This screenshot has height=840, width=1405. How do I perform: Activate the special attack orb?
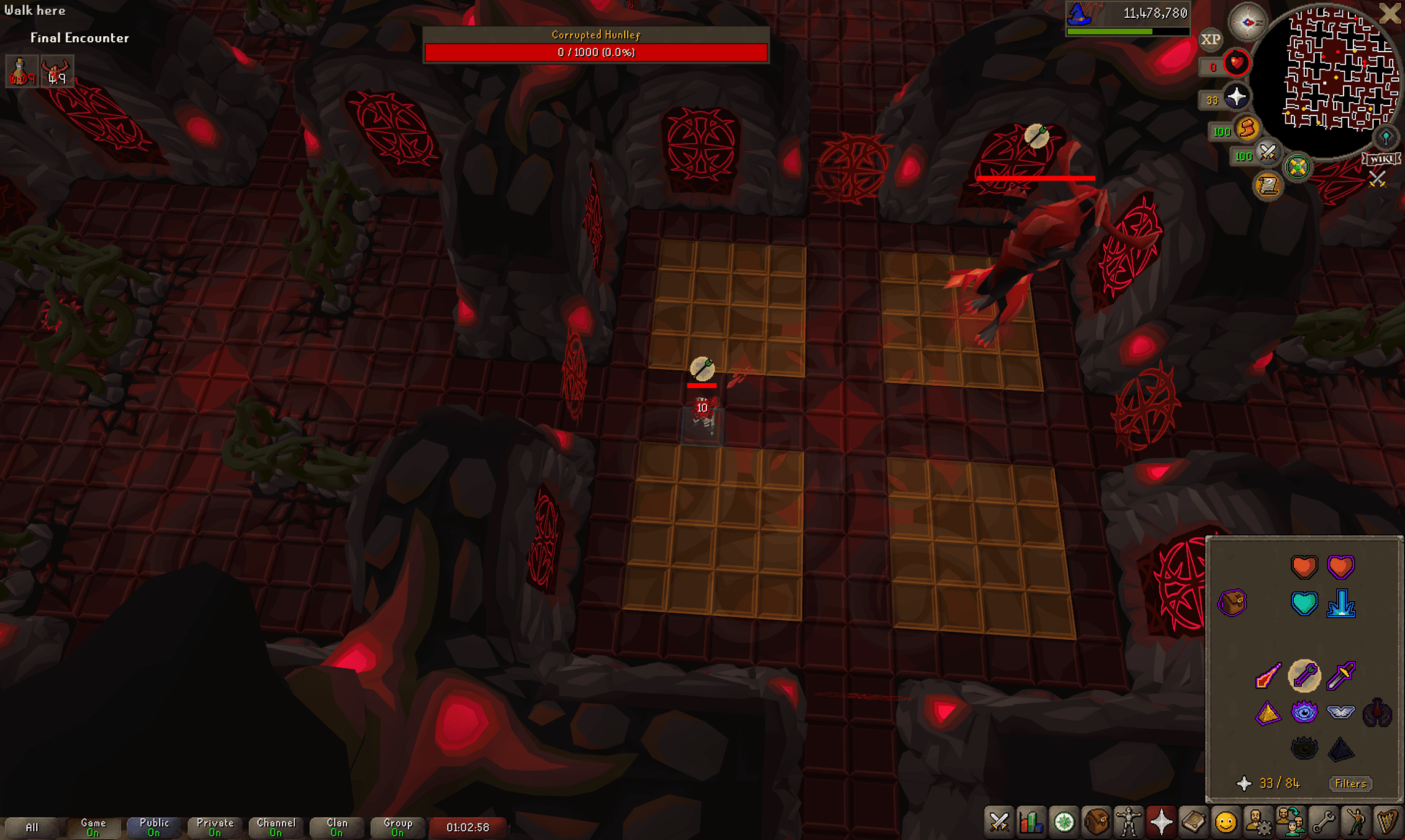[x=1267, y=154]
